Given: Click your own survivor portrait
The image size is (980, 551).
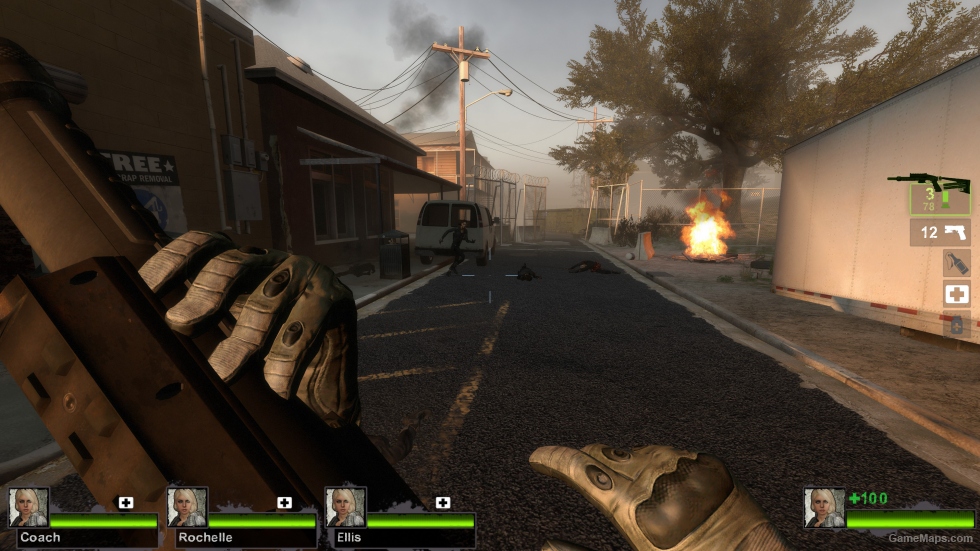Looking at the screenshot, I should point(824,507).
